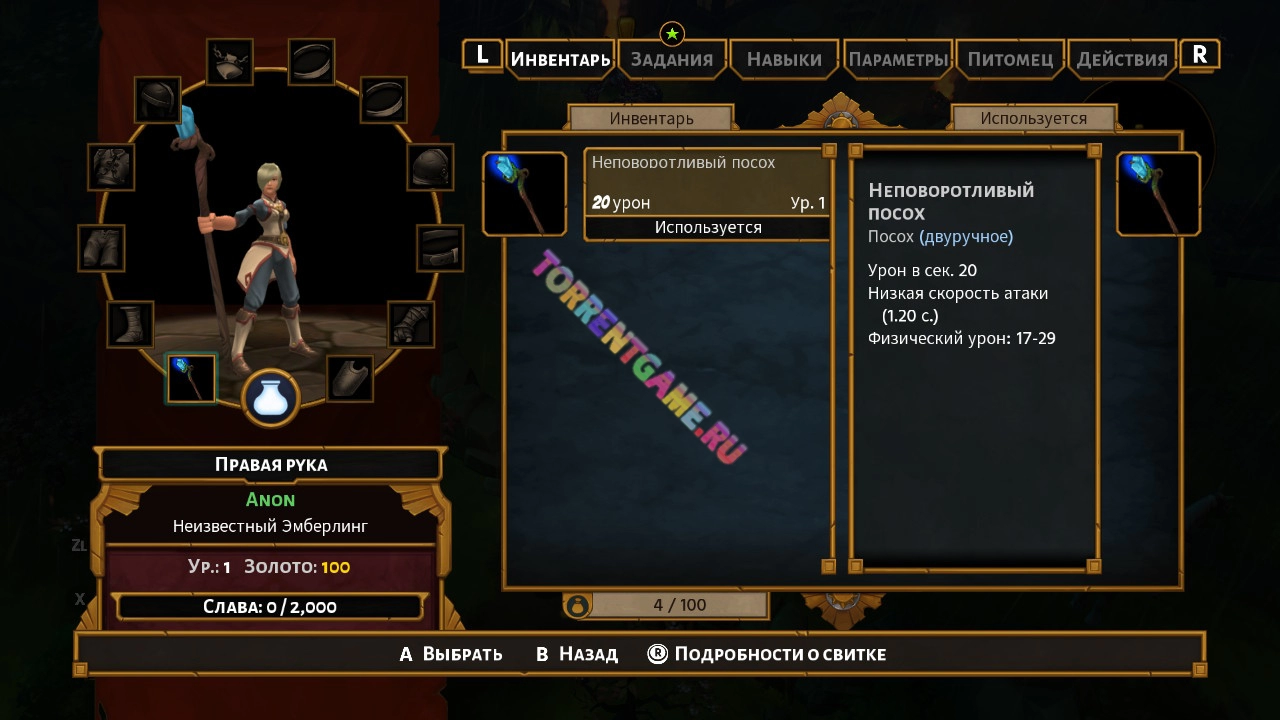Select the chest armor equipment slot

111,167
